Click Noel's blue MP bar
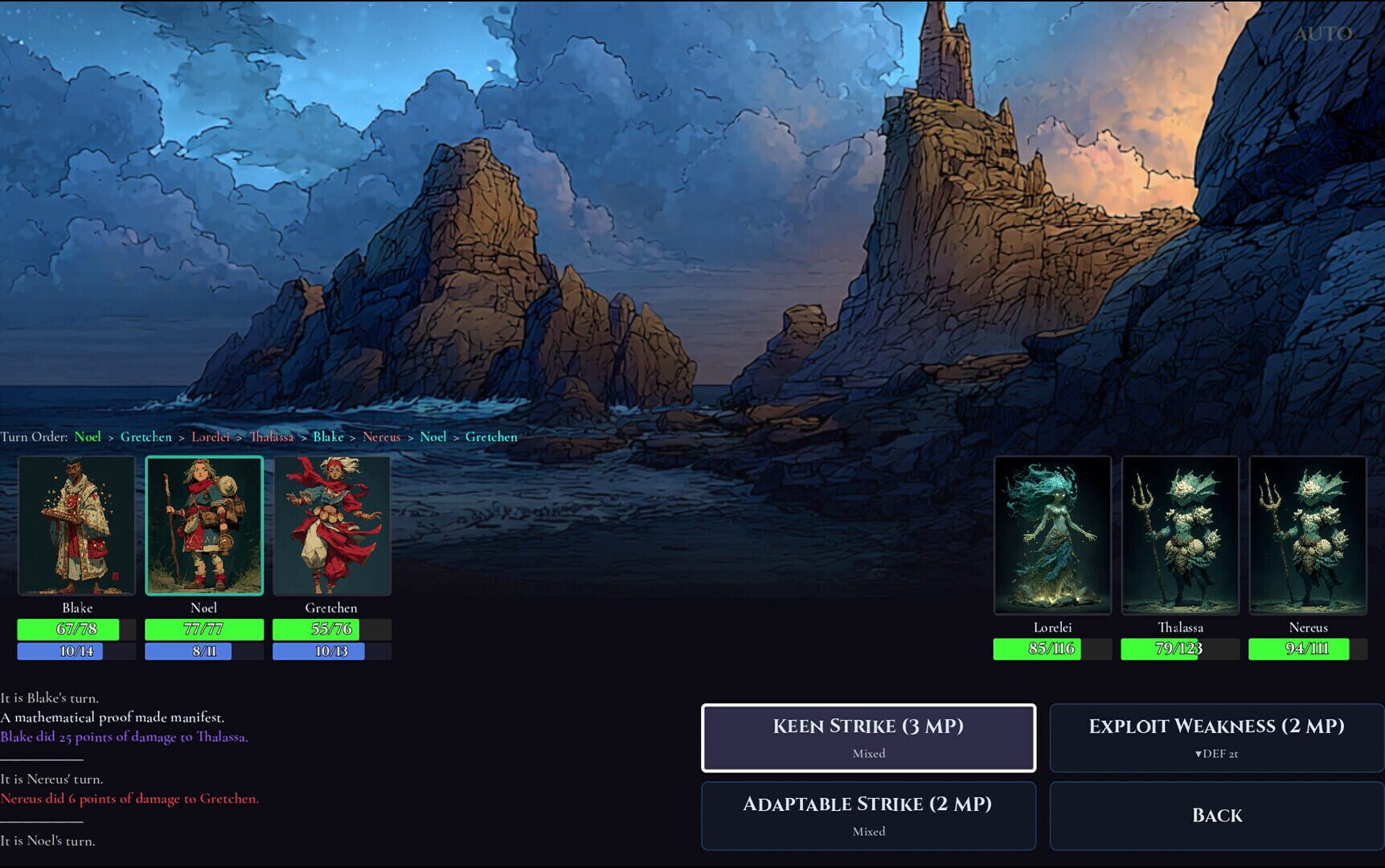The width and height of the screenshot is (1385, 868). (203, 651)
